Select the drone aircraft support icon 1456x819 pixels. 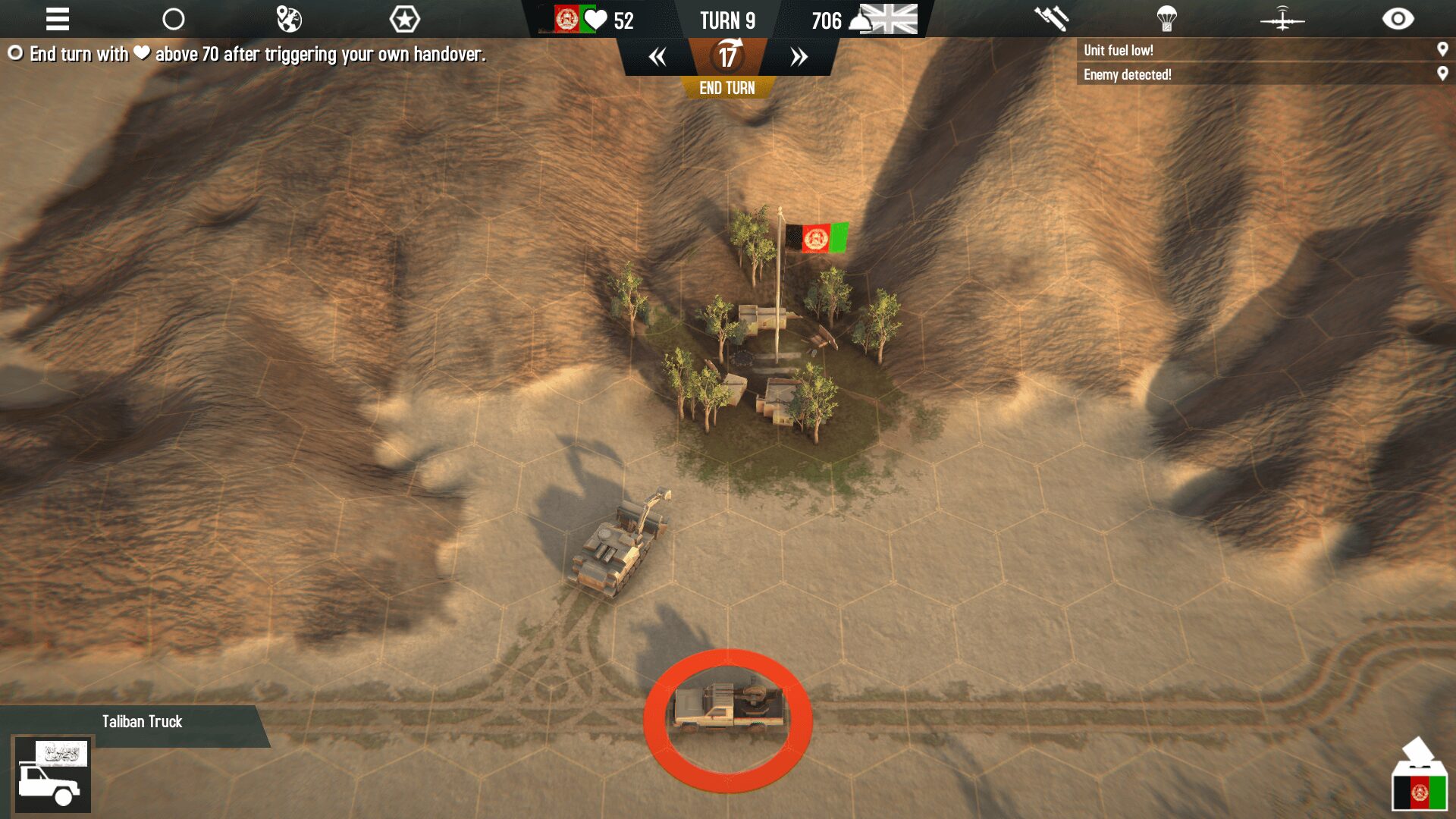click(1282, 19)
